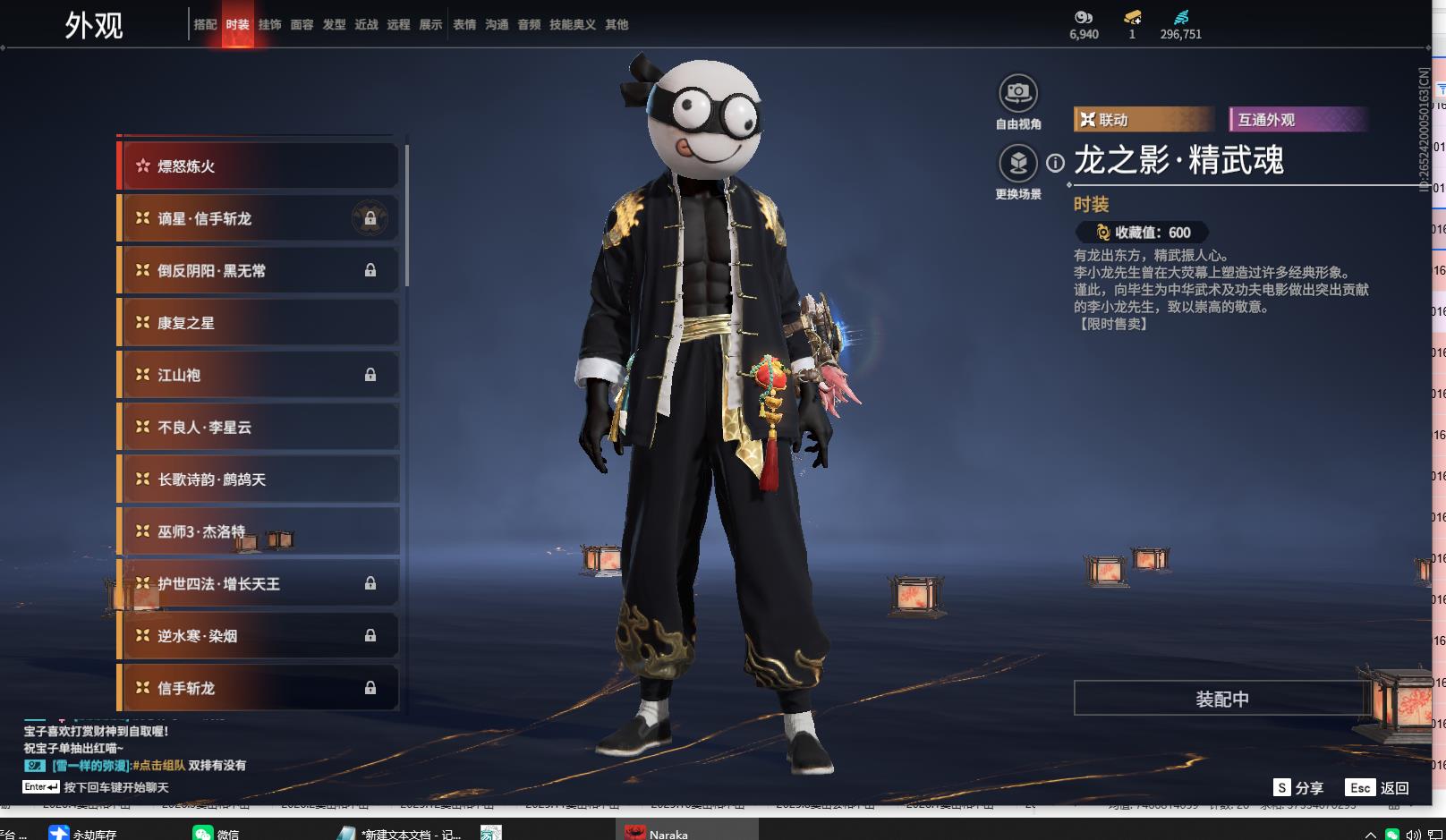
Task: Open the 技能奥义 tab
Action: pos(572,25)
